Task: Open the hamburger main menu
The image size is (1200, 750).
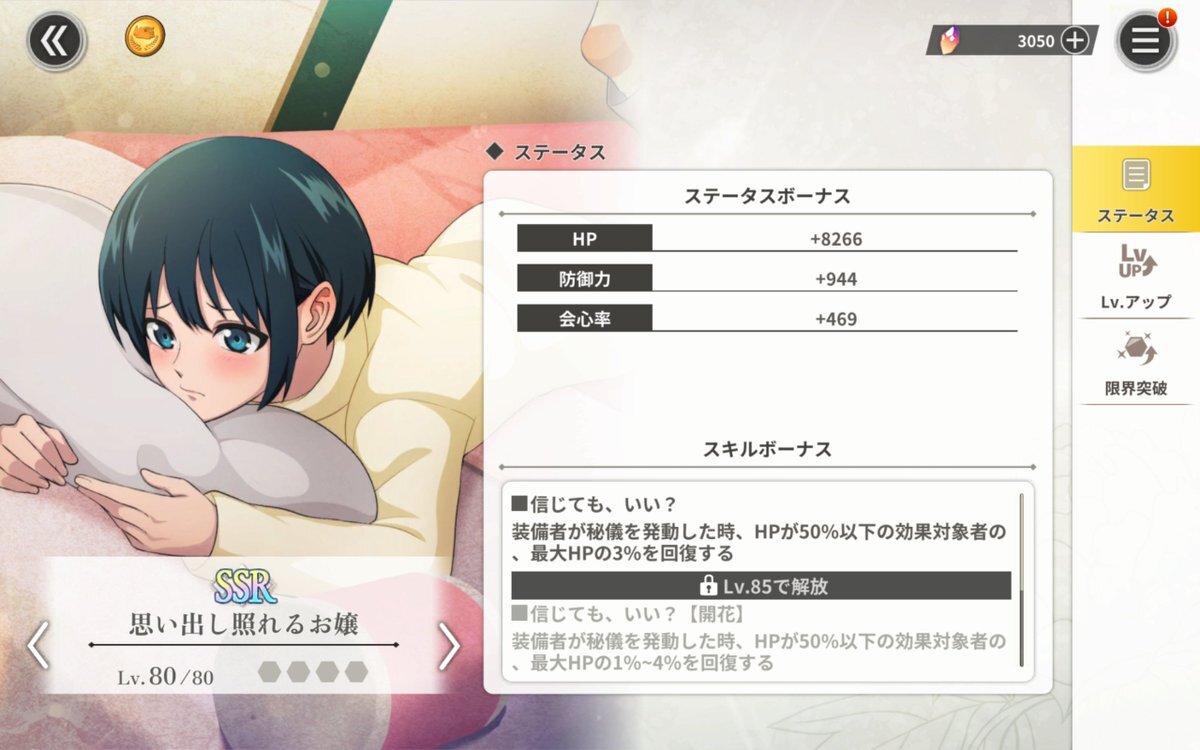Action: tap(1144, 41)
